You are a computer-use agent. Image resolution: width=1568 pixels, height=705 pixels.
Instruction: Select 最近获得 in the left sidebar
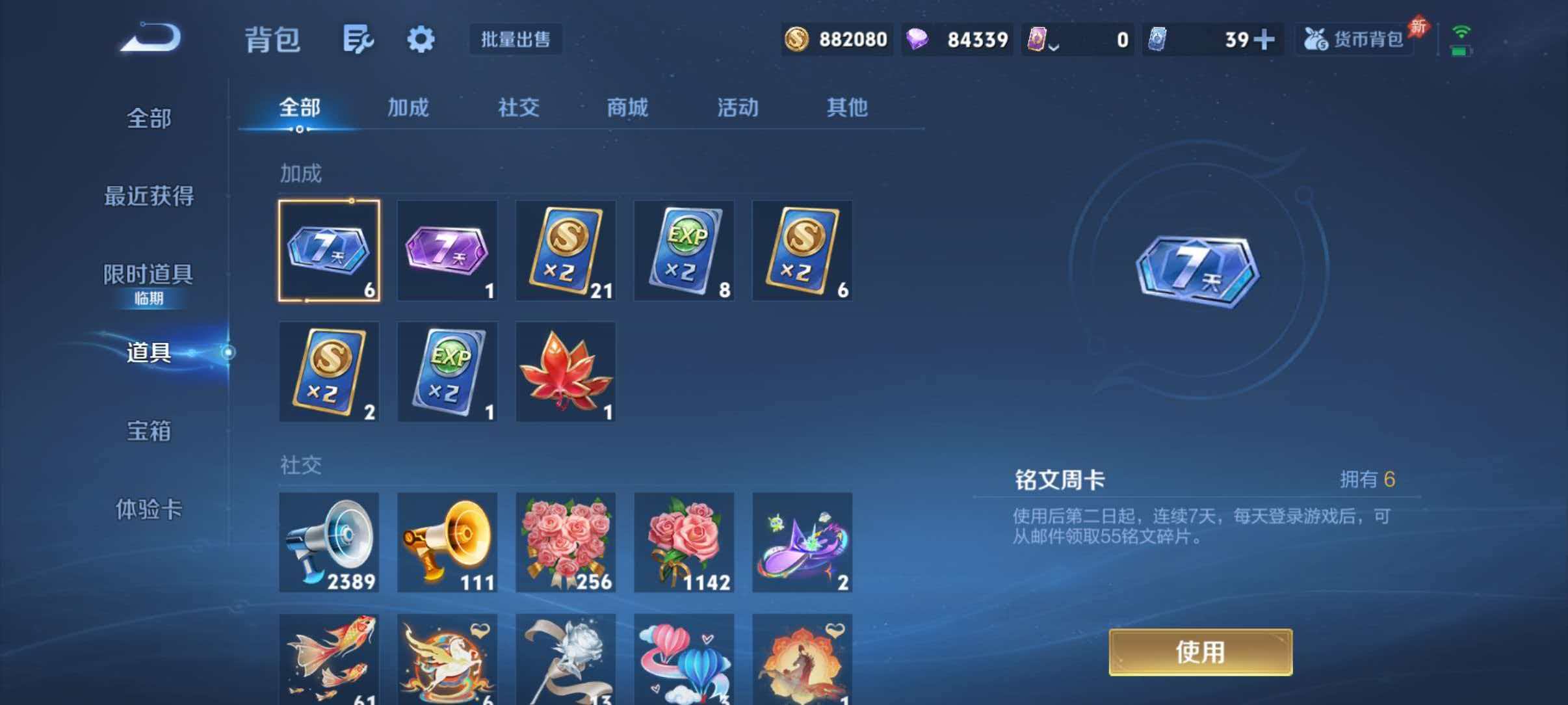click(x=150, y=195)
